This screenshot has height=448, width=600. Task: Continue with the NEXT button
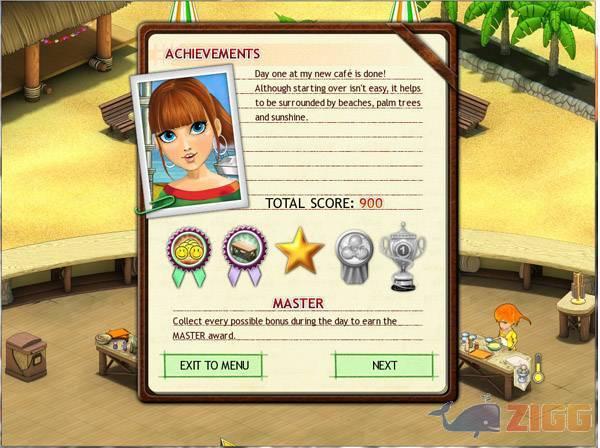pos(384,365)
